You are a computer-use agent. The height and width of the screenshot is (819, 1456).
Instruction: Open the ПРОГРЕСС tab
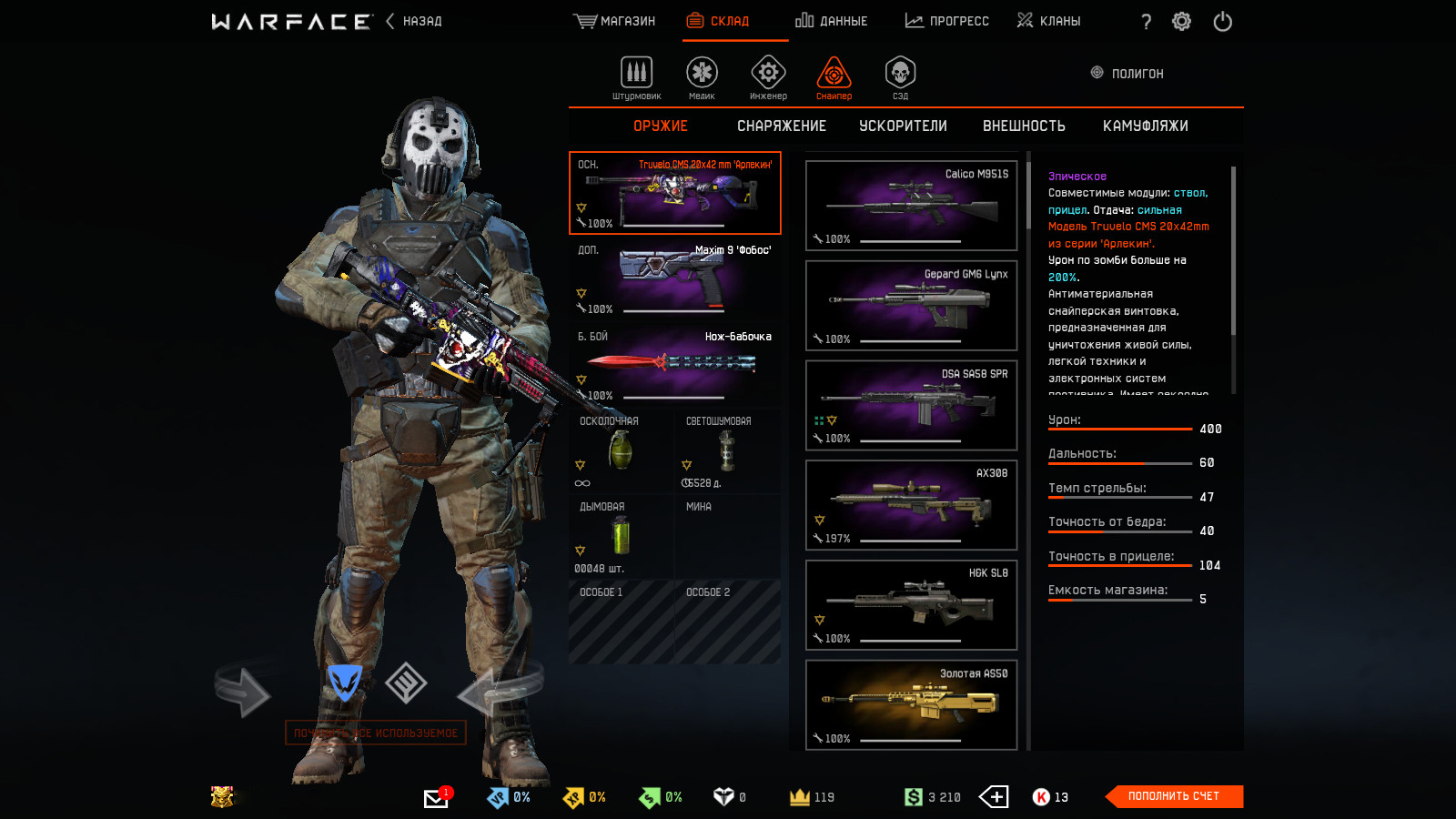click(946, 21)
